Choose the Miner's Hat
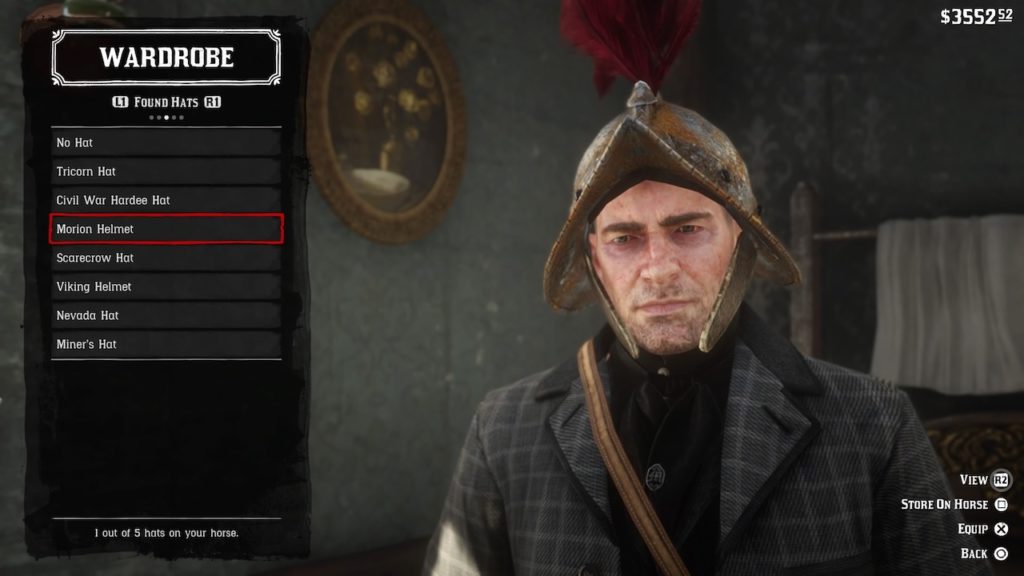The image size is (1024, 576). 166,344
